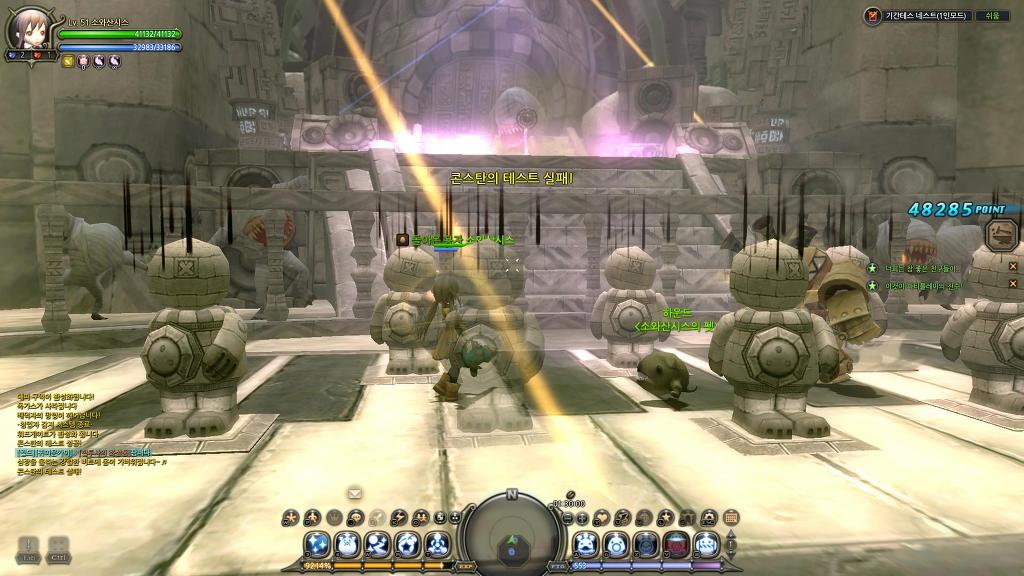
Task: Open the speech bubble menu icon
Action: (x=356, y=517)
